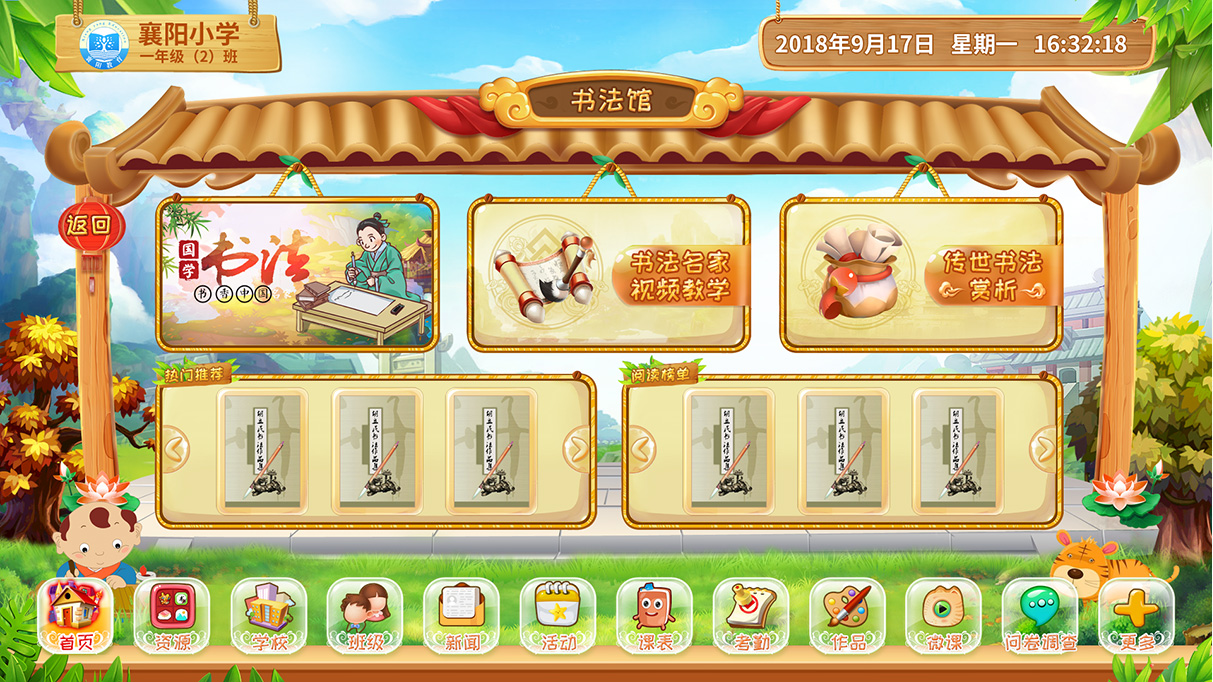Open 传世书法赏析 appreciation section
The height and width of the screenshot is (682, 1213).
coord(921,275)
